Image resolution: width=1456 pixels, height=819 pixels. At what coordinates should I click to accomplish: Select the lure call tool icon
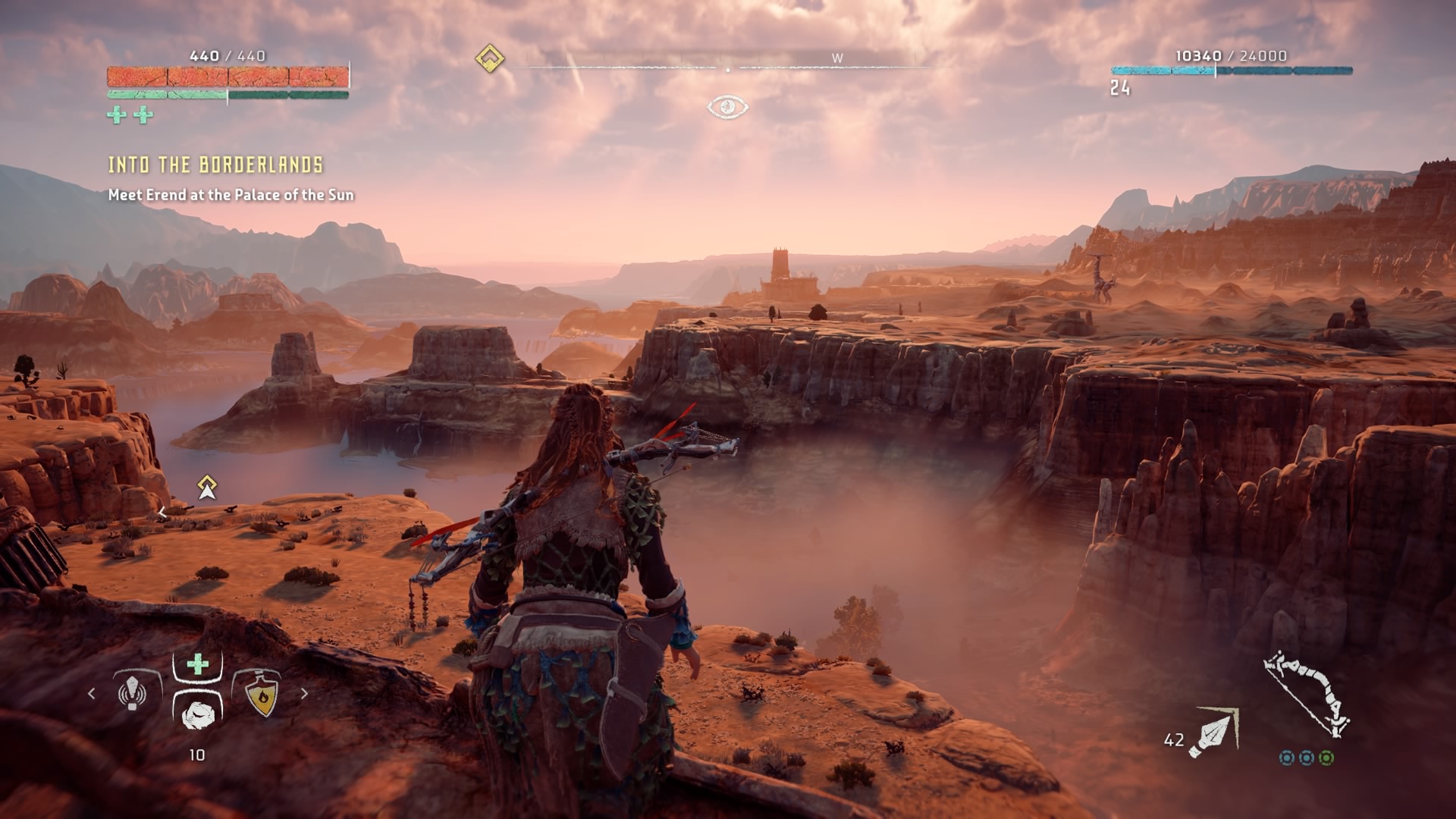(x=133, y=692)
